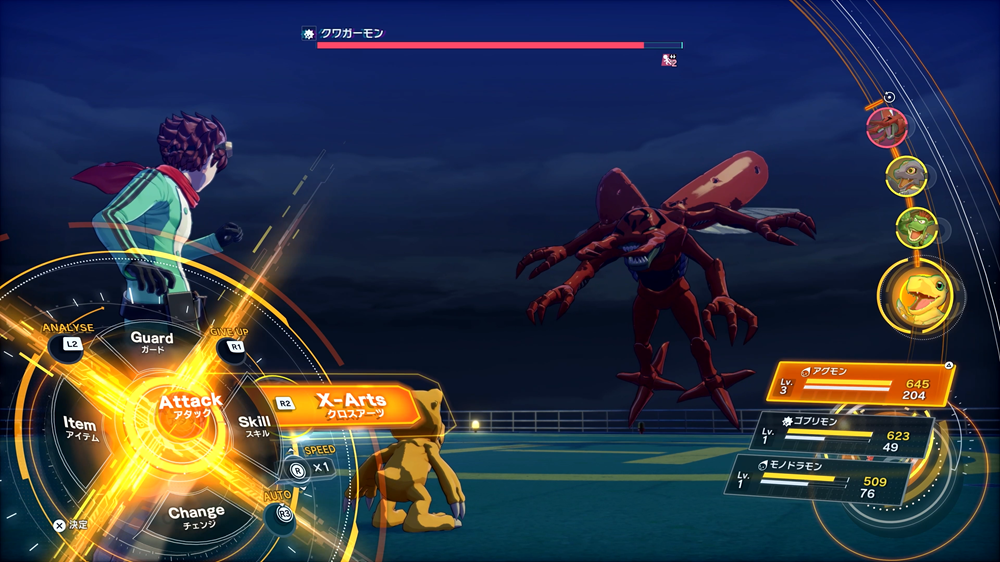Open the Item menu
1000x562 pixels.
[79, 429]
